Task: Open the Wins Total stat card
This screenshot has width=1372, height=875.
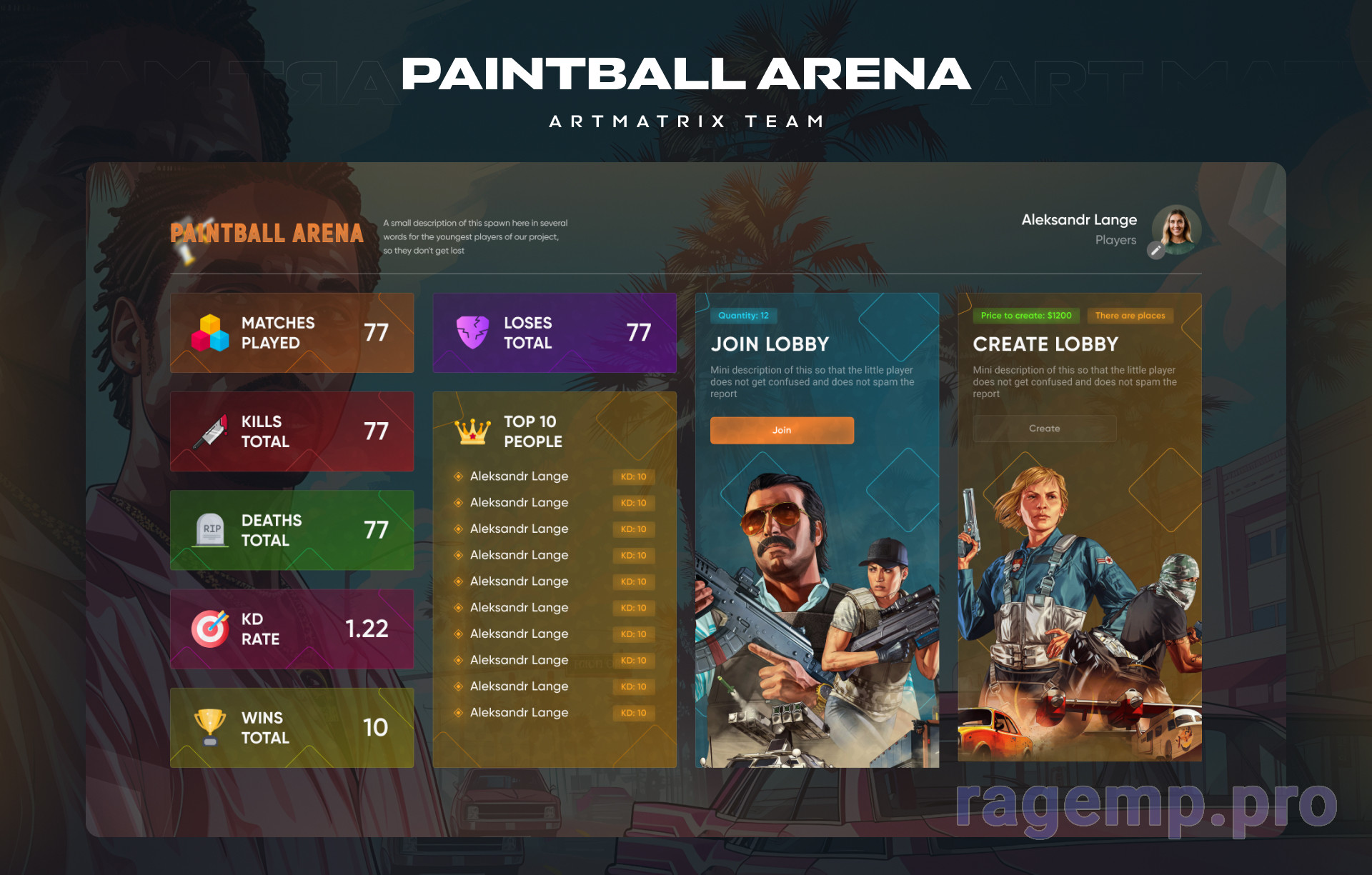Action: [x=292, y=728]
